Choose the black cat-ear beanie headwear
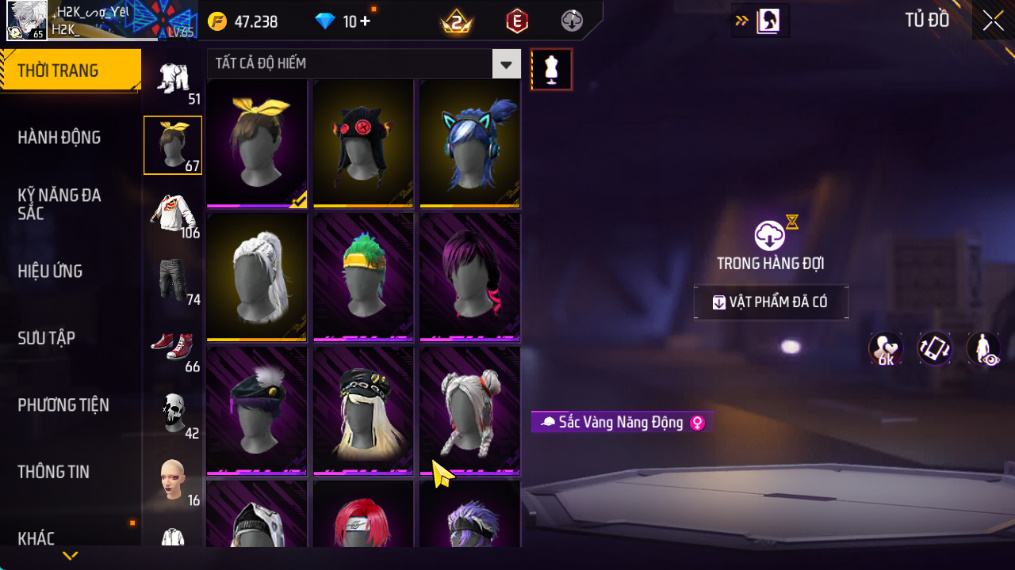 click(364, 143)
